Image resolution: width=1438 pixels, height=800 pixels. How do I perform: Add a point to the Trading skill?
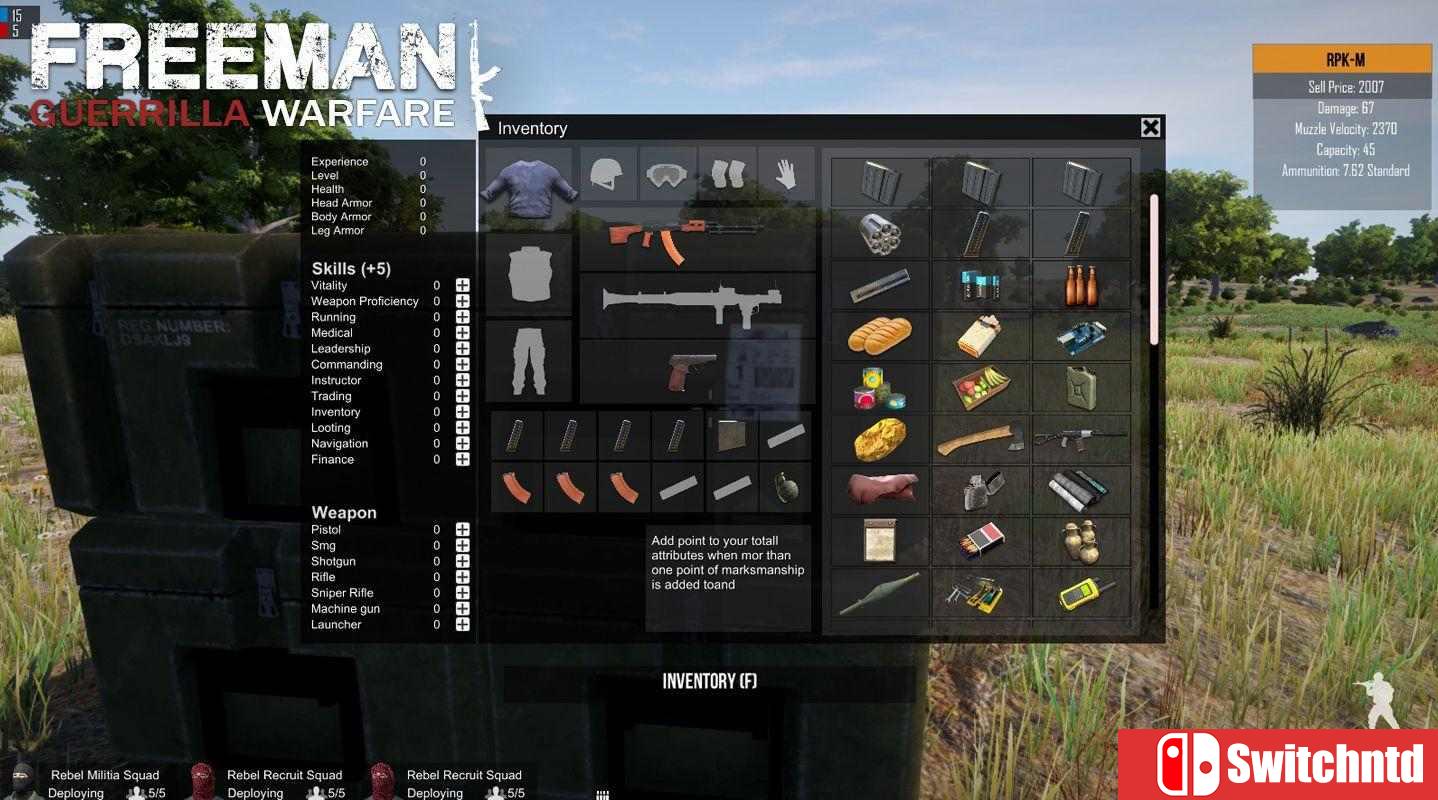(x=461, y=396)
